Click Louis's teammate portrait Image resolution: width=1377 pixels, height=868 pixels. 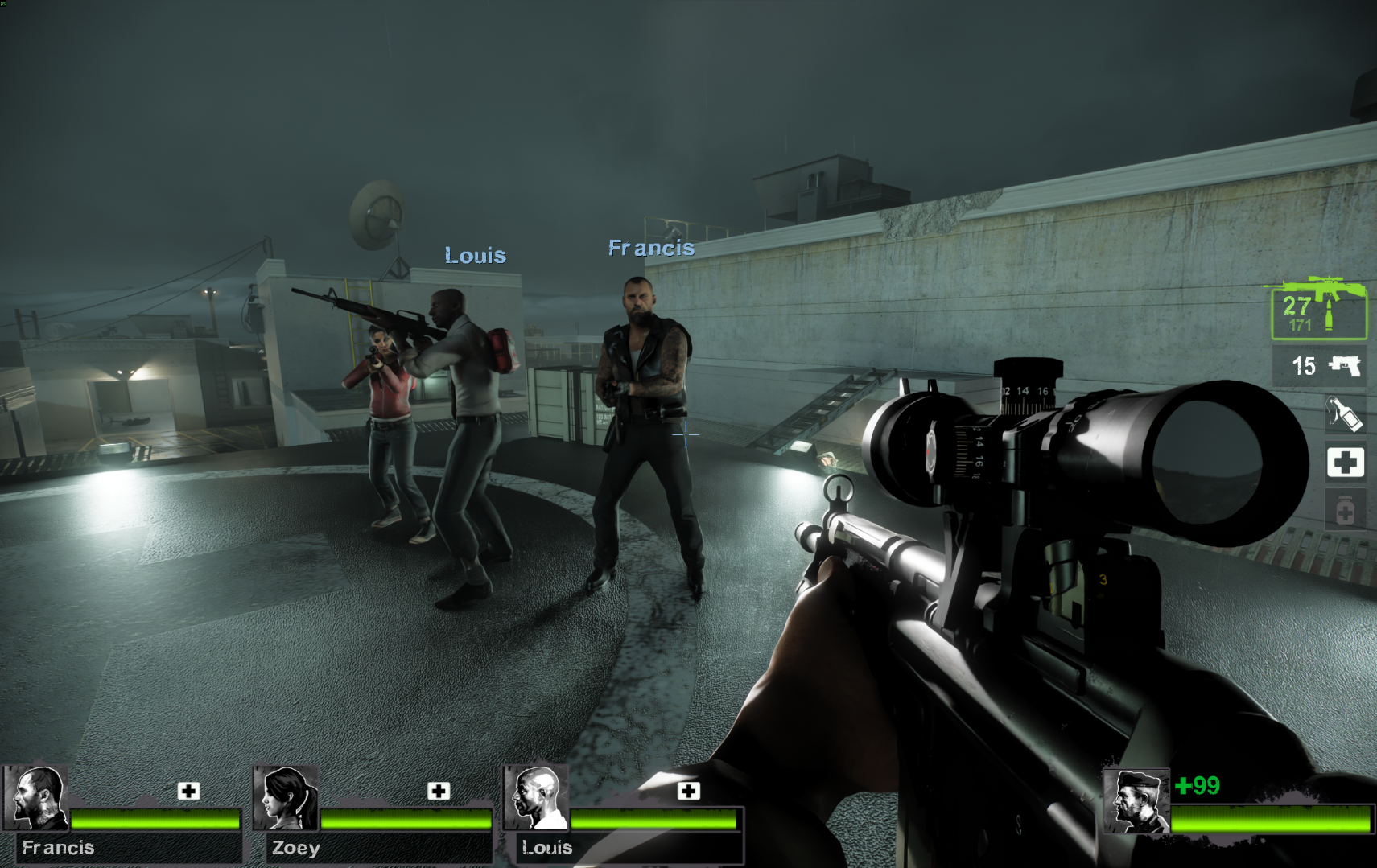[x=537, y=798]
